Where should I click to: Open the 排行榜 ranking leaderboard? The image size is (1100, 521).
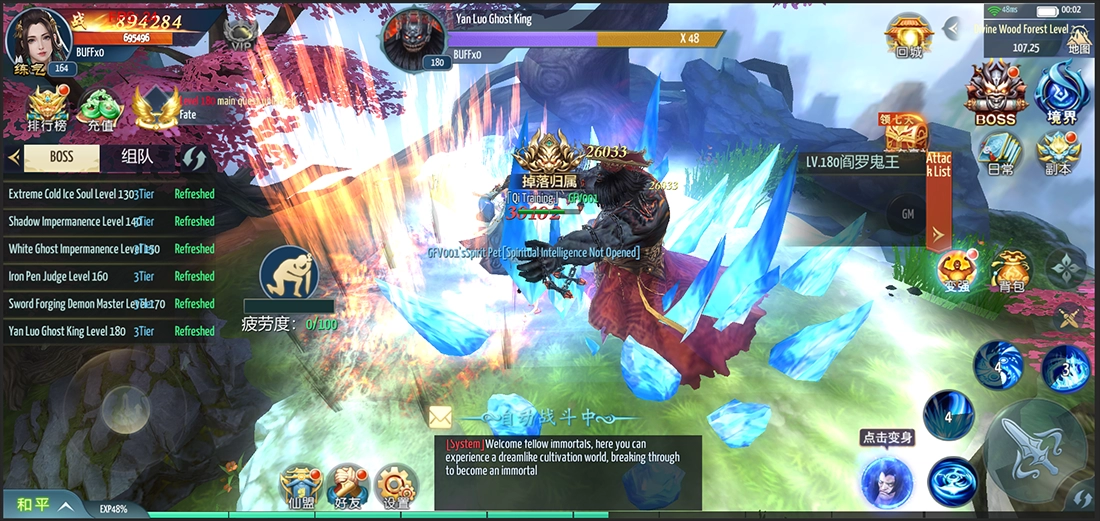tap(46, 109)
